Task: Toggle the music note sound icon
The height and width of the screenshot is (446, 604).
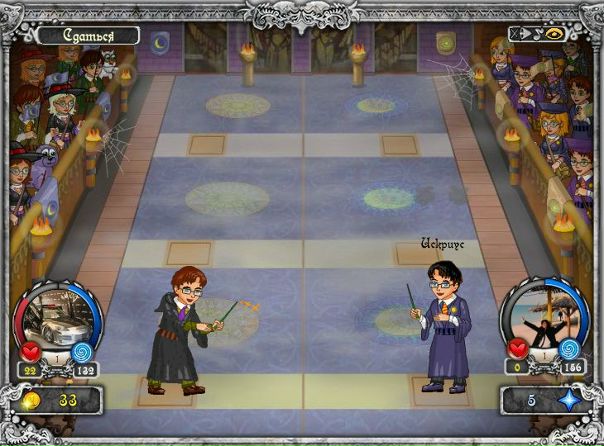Action: 538,33
